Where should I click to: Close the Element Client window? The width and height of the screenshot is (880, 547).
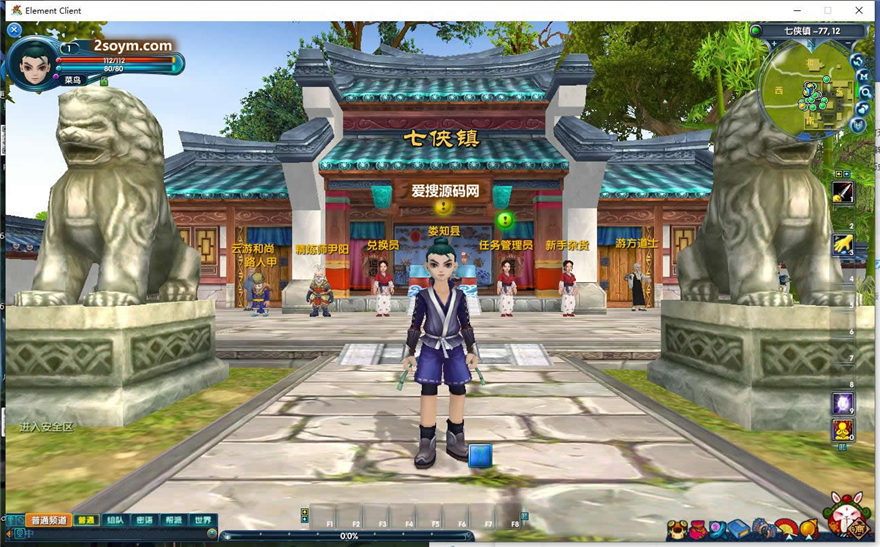tap(859, 10)
